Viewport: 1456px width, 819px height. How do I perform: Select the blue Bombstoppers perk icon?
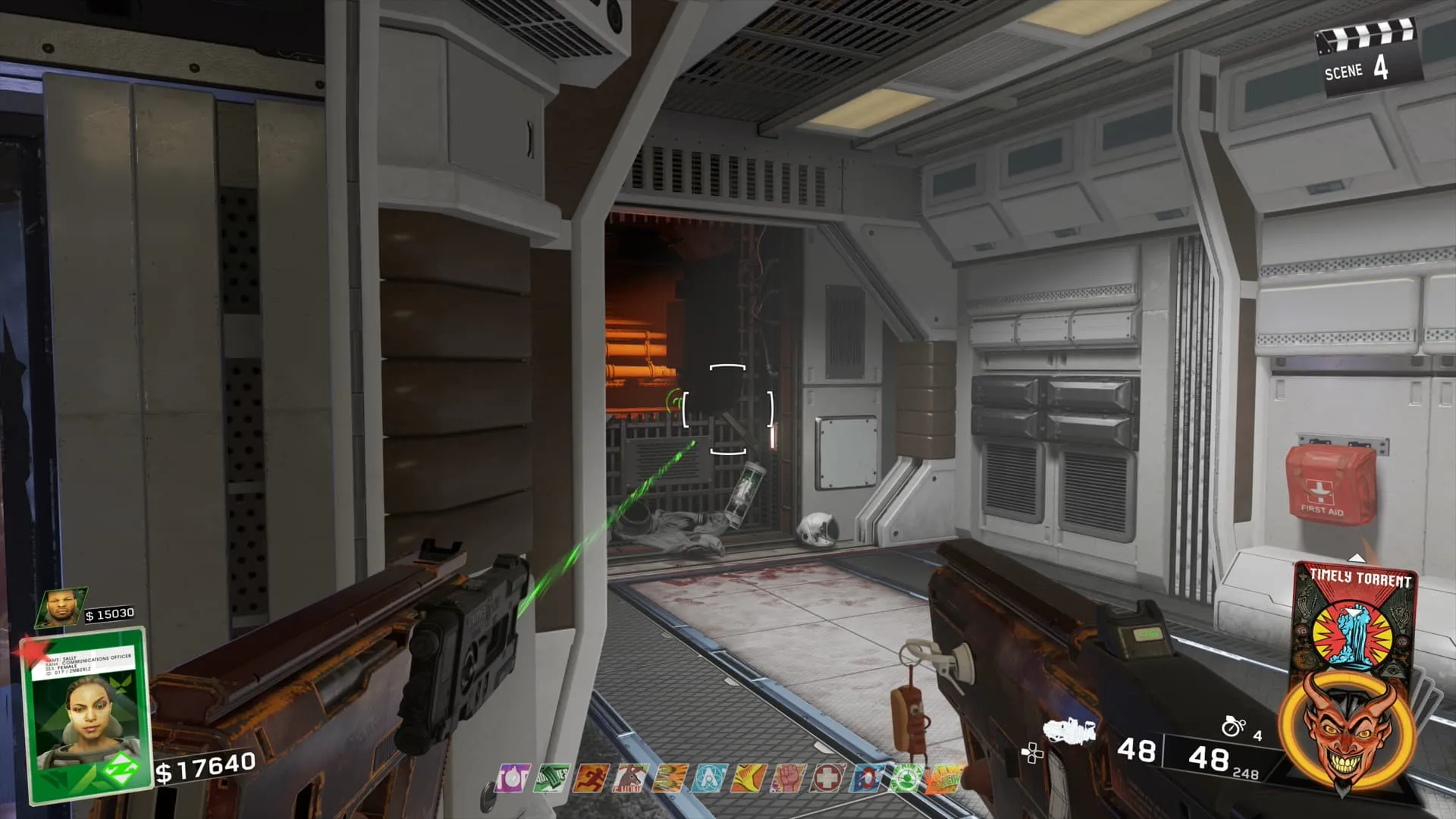(866, 778)
